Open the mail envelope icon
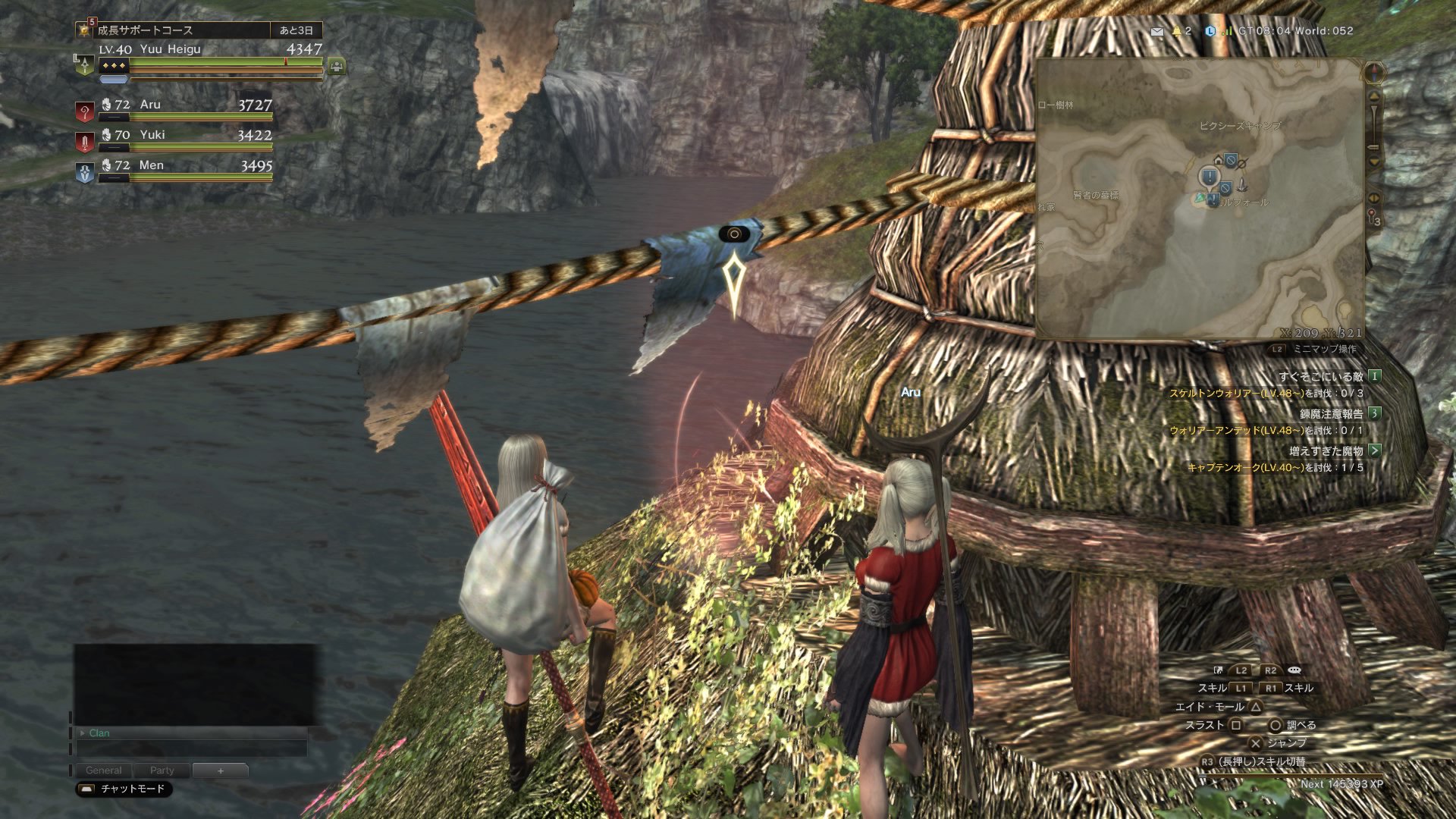Image resolution: width=1456 pixels, height=819 pixels. click(1157, 32)
